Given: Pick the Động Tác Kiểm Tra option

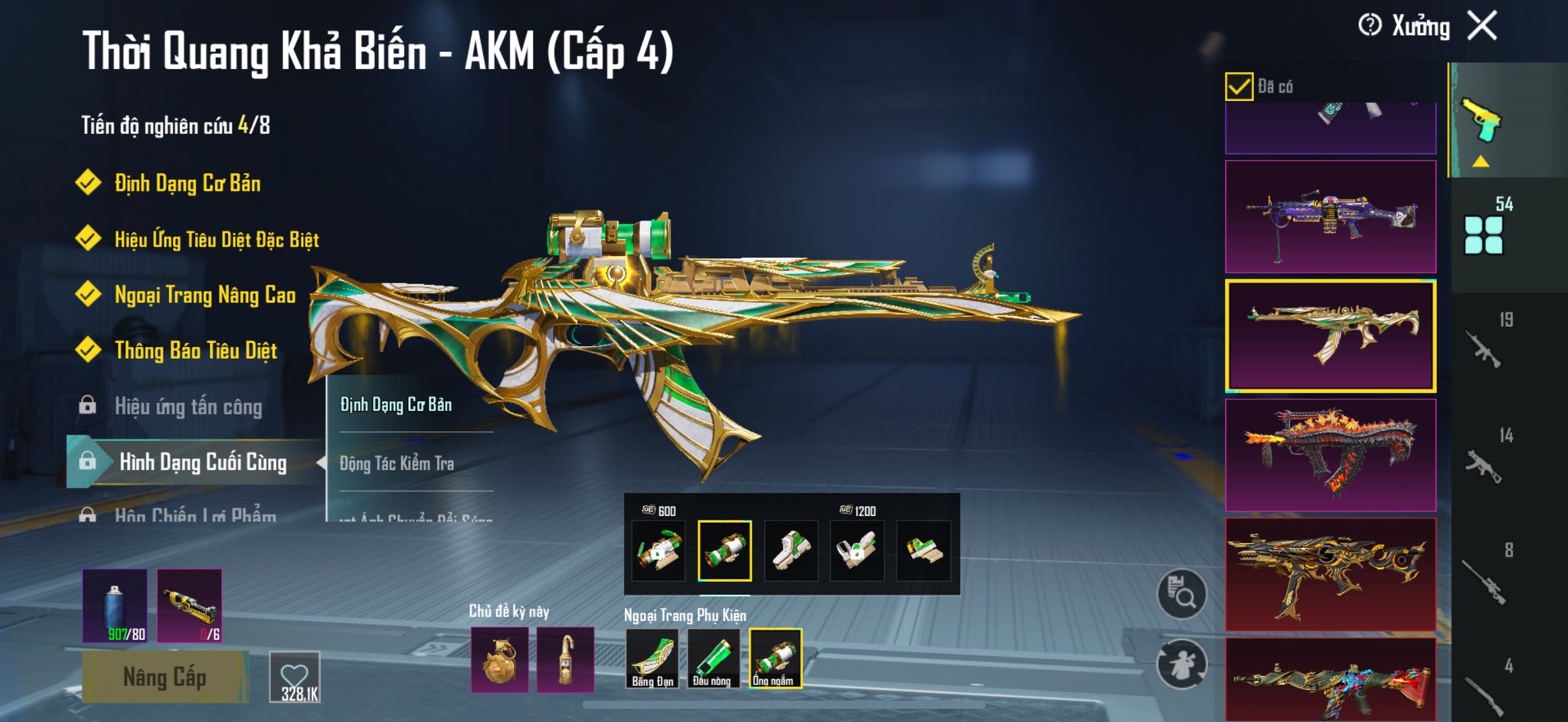Looking at the screenshot, I should point(397,463).
